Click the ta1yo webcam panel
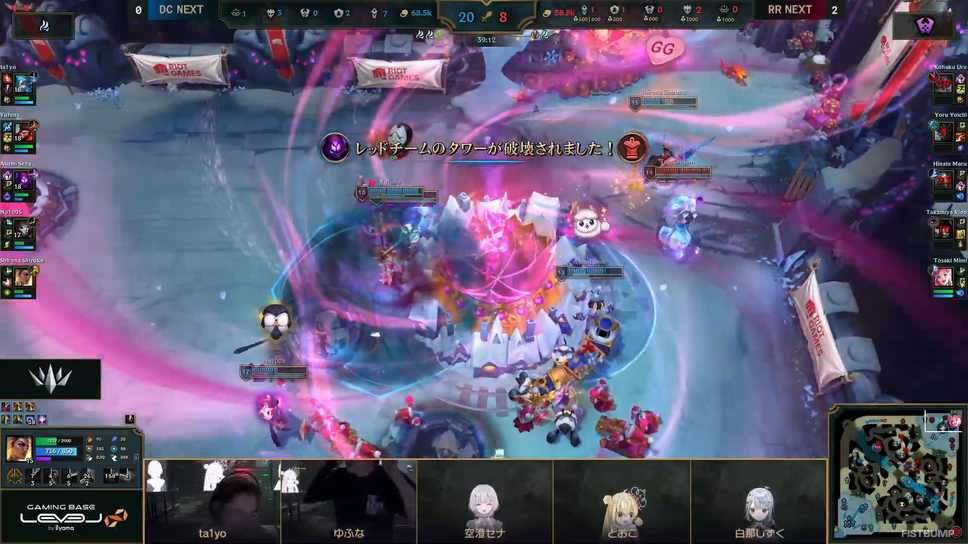The width and height of the screenshot is (968, 544). 213,501
